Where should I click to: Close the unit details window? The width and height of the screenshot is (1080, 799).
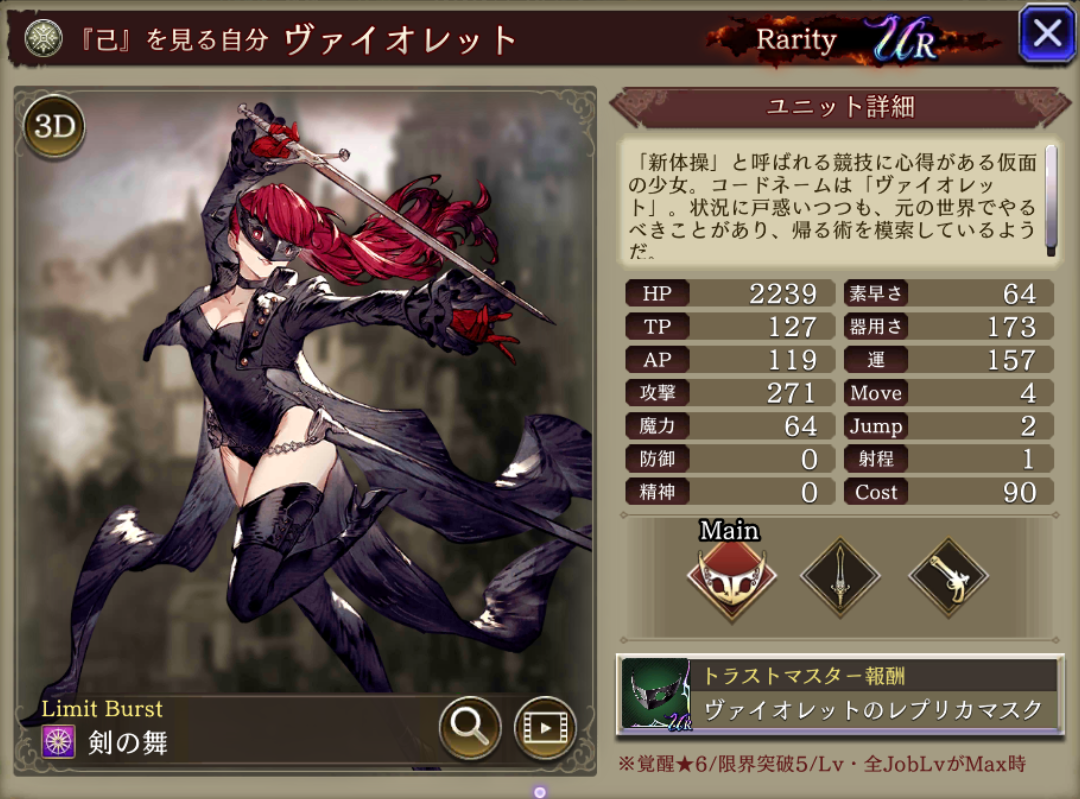pos(1046,34)
